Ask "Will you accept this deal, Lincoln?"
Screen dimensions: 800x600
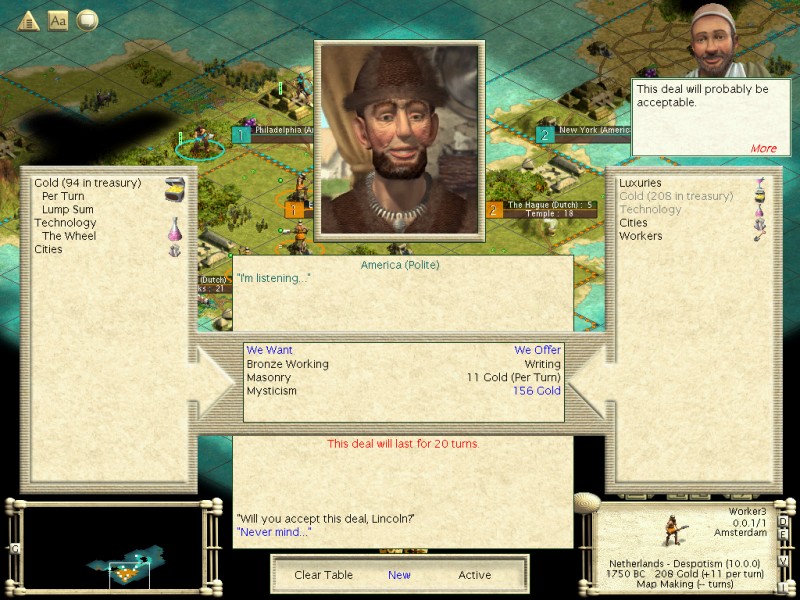325,518
